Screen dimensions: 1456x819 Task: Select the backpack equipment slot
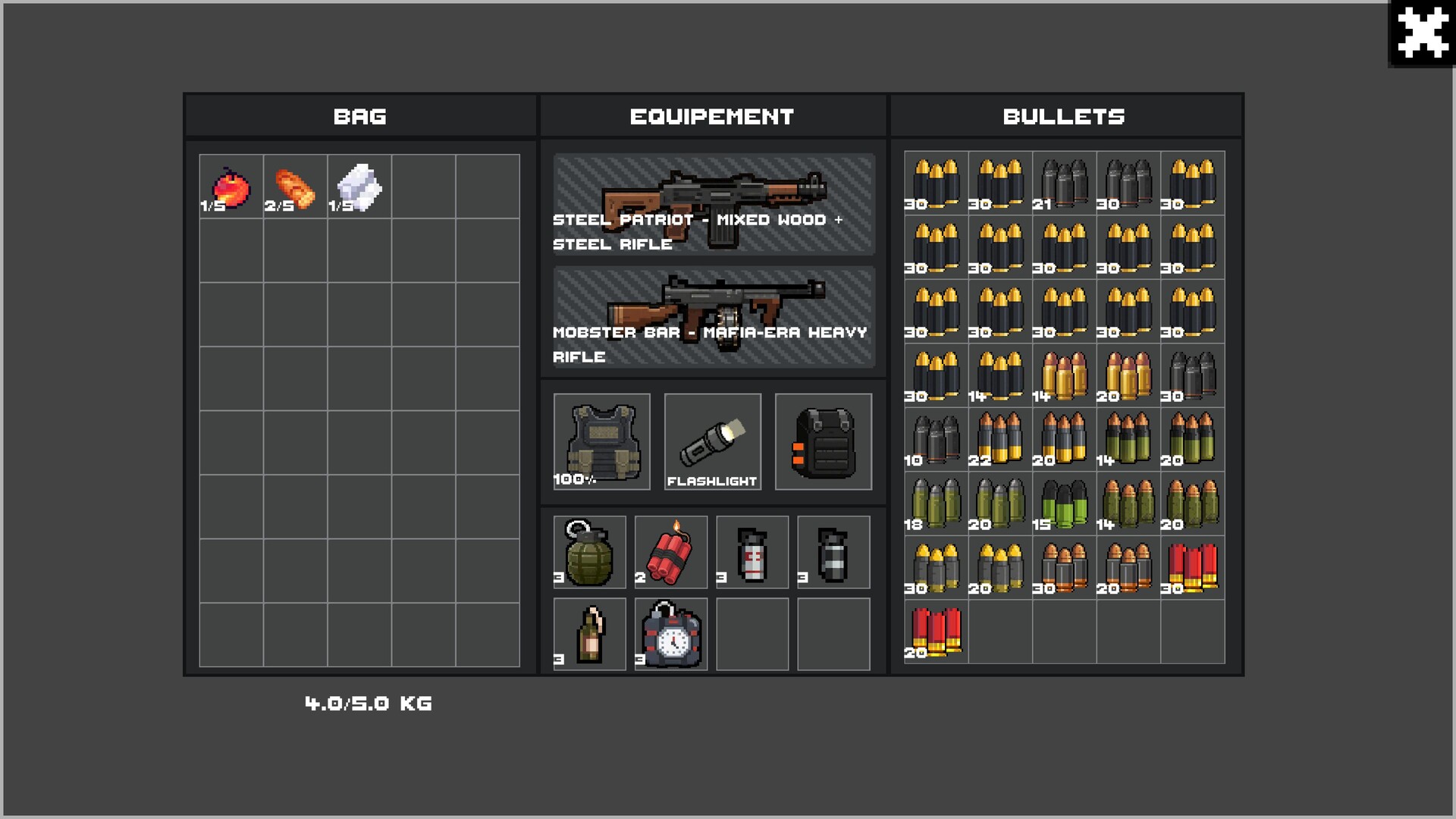824,442
